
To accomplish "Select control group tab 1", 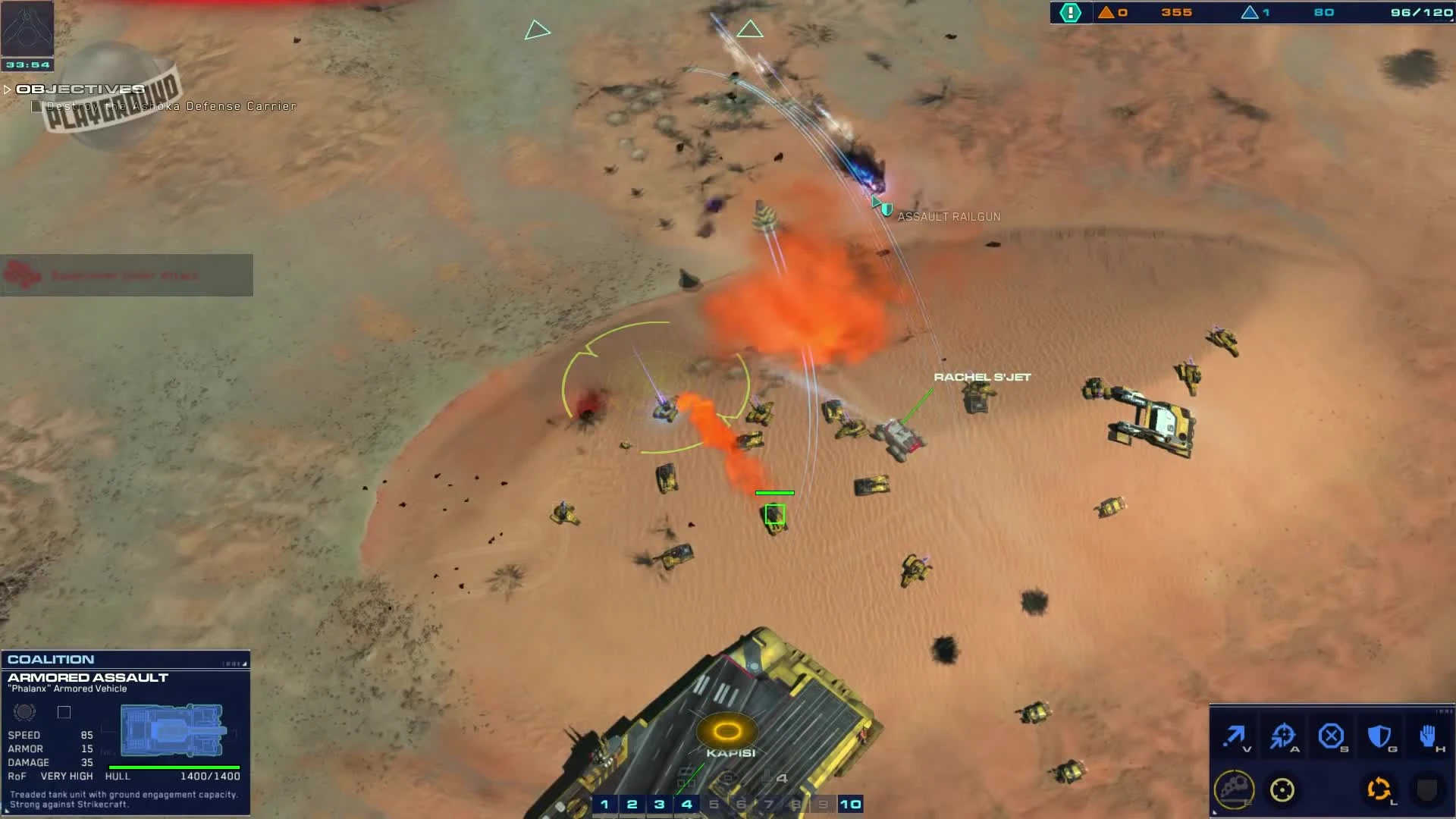I will [x=605, y=803].
